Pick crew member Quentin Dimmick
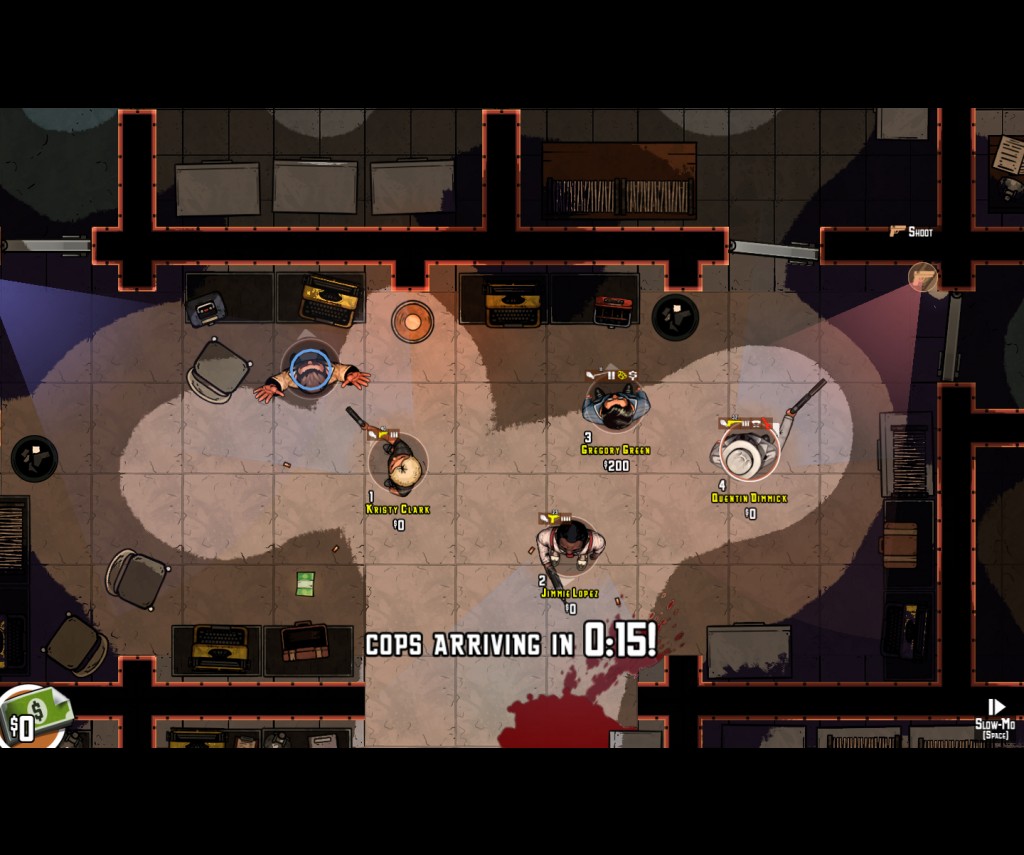The image size is (1024, 855). click(747, 452)
